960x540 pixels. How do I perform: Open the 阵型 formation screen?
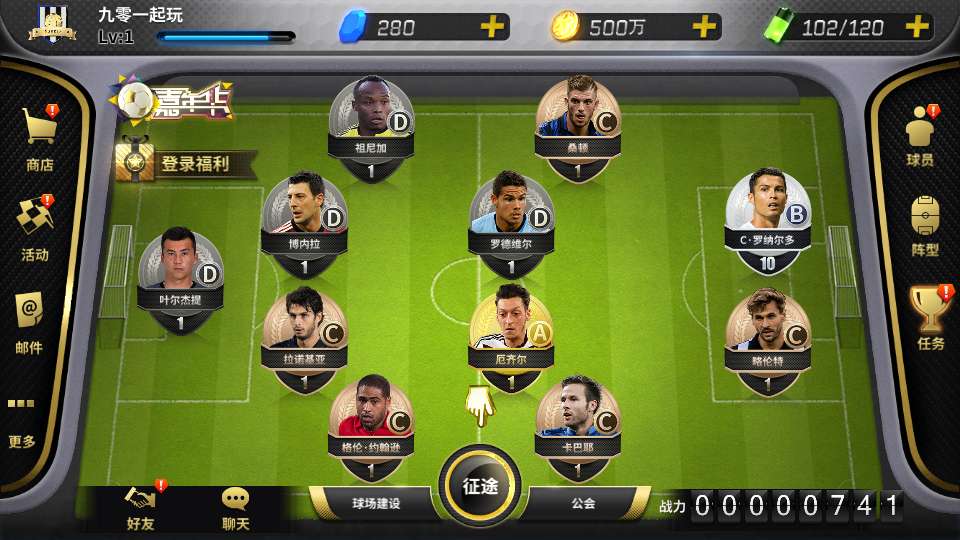[x=925, y=226]
